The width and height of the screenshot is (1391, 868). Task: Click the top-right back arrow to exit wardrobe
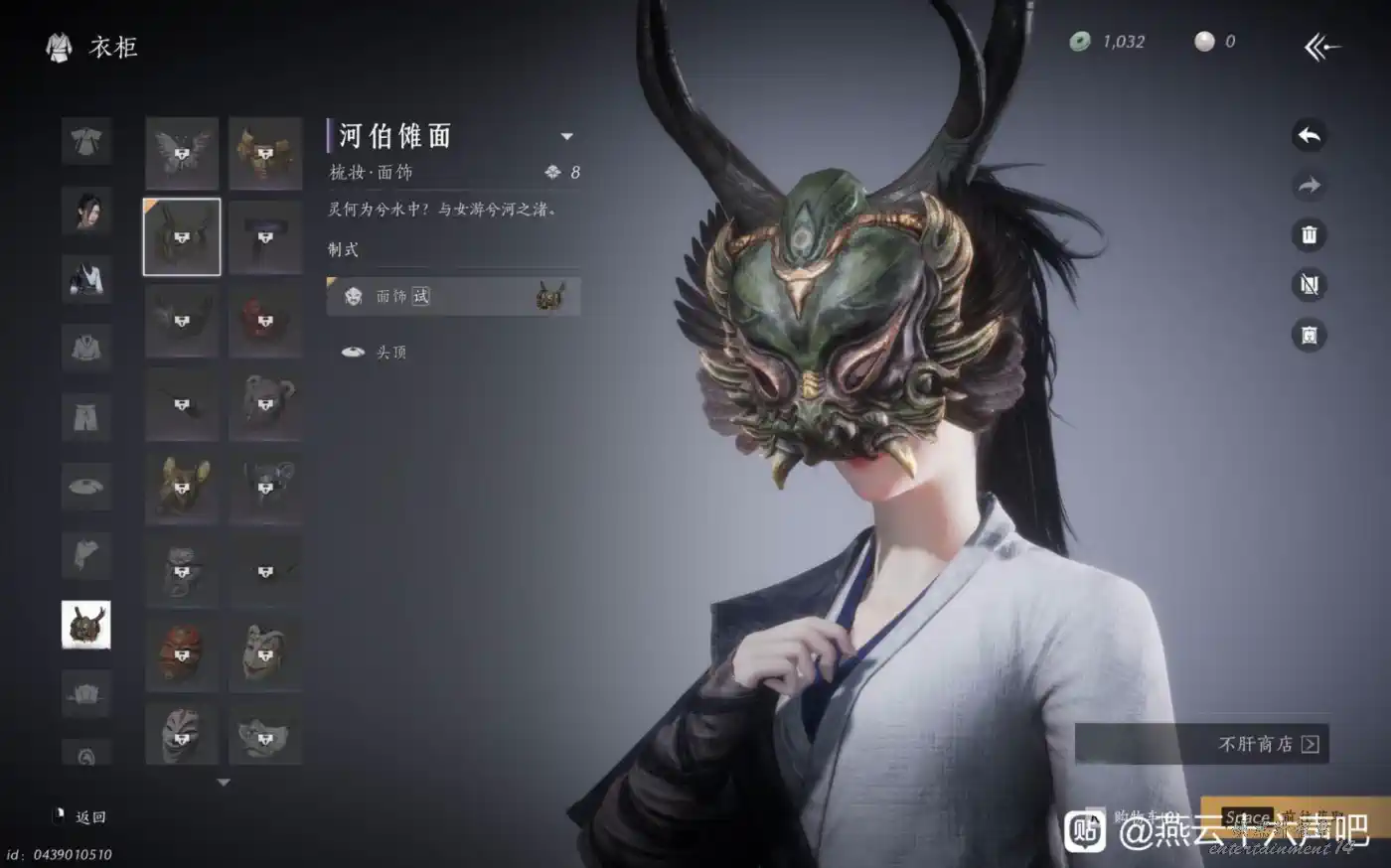(1321, 46)
